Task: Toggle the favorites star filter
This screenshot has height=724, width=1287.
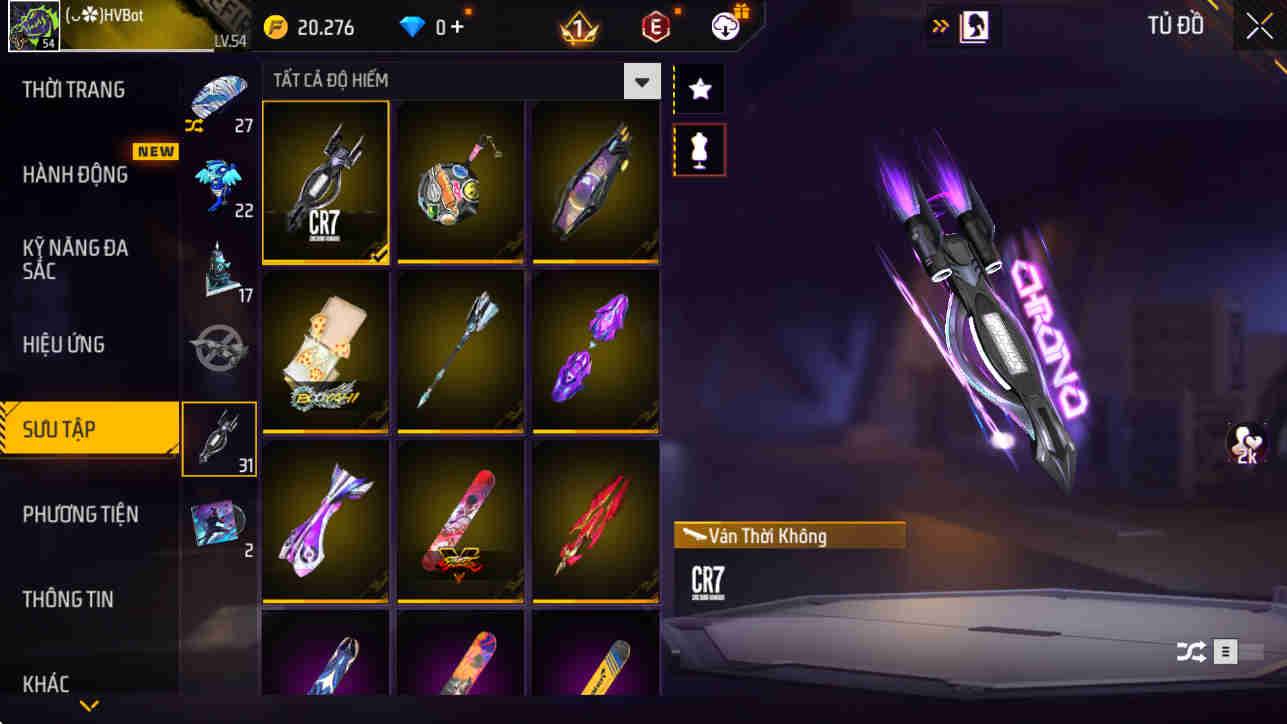Action: click(699, 88)
